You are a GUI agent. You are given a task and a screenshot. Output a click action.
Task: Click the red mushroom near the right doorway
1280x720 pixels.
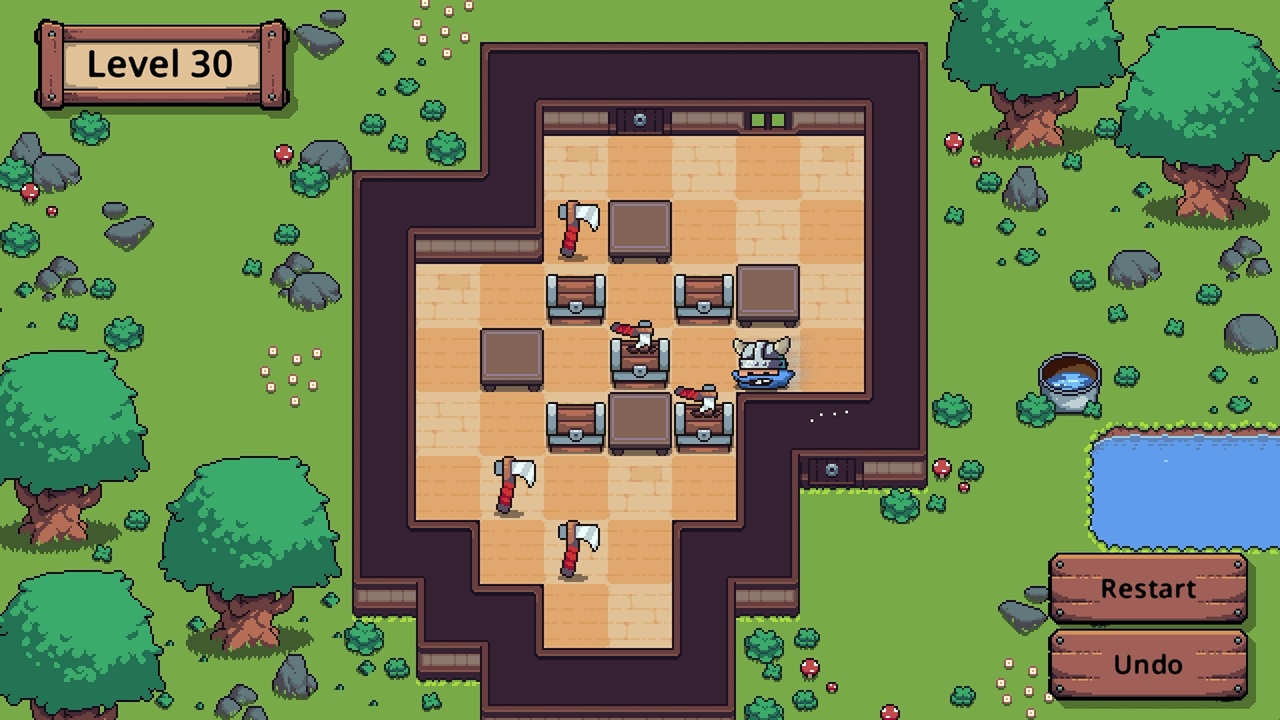click(x=940, y=467)
